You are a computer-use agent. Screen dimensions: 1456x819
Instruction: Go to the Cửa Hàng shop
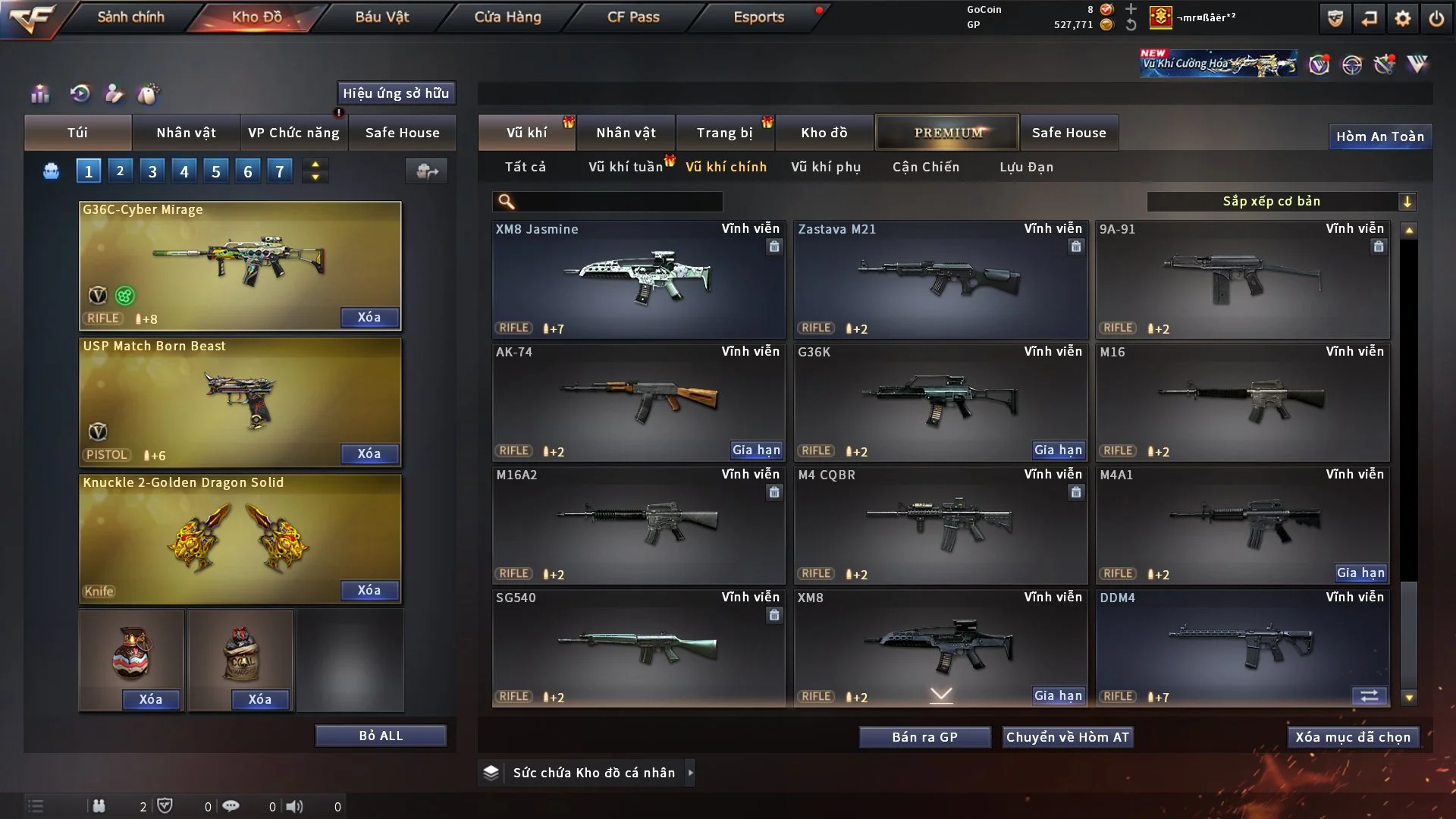click(507, 17)
